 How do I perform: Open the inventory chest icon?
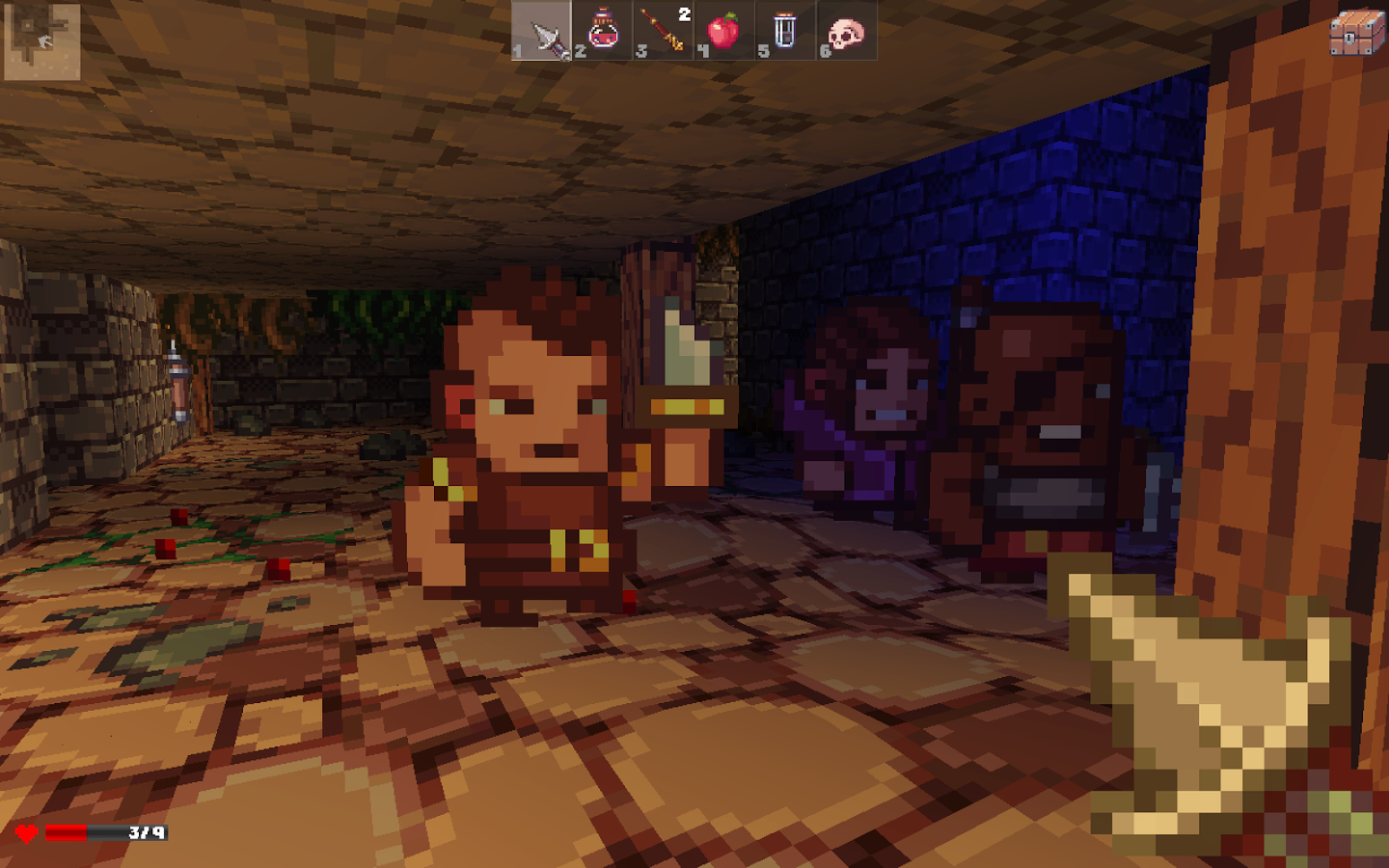click(x=1356, y=32)
